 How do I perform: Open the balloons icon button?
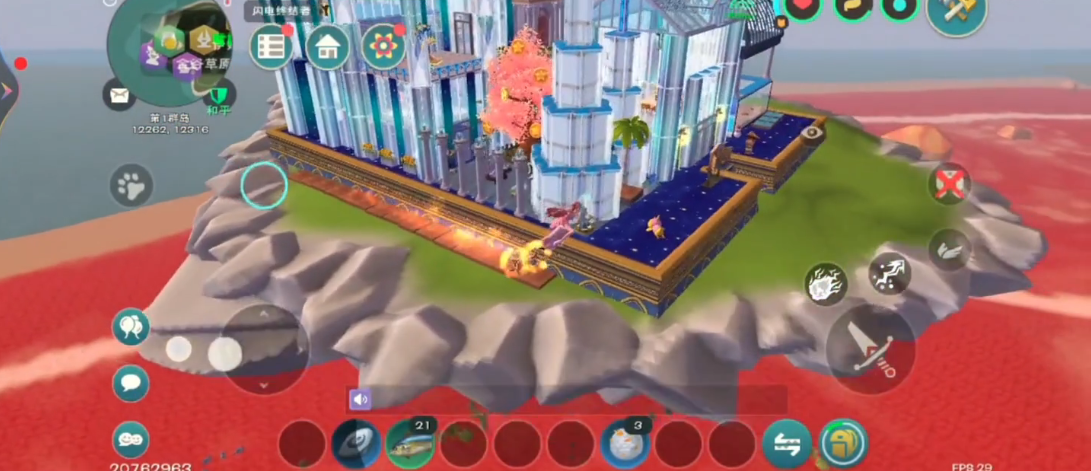coord(131,326)
